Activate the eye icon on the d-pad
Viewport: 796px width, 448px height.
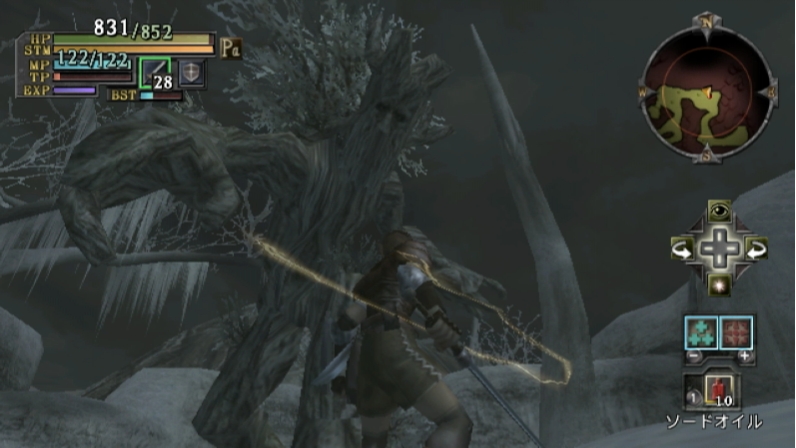click(718, 210)
